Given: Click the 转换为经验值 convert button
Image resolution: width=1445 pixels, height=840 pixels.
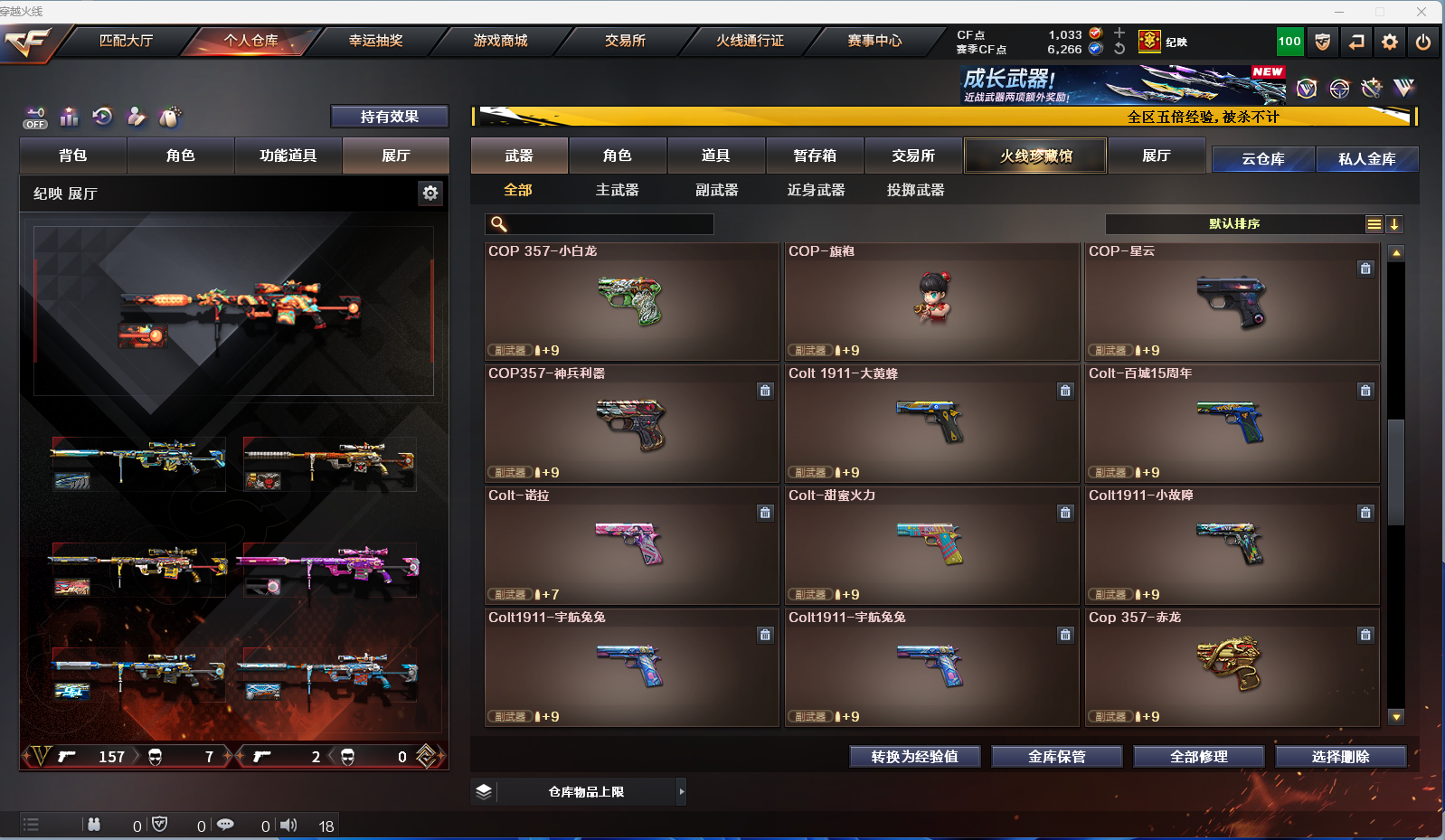Looking at the screenshot, I should coord(914,757).
